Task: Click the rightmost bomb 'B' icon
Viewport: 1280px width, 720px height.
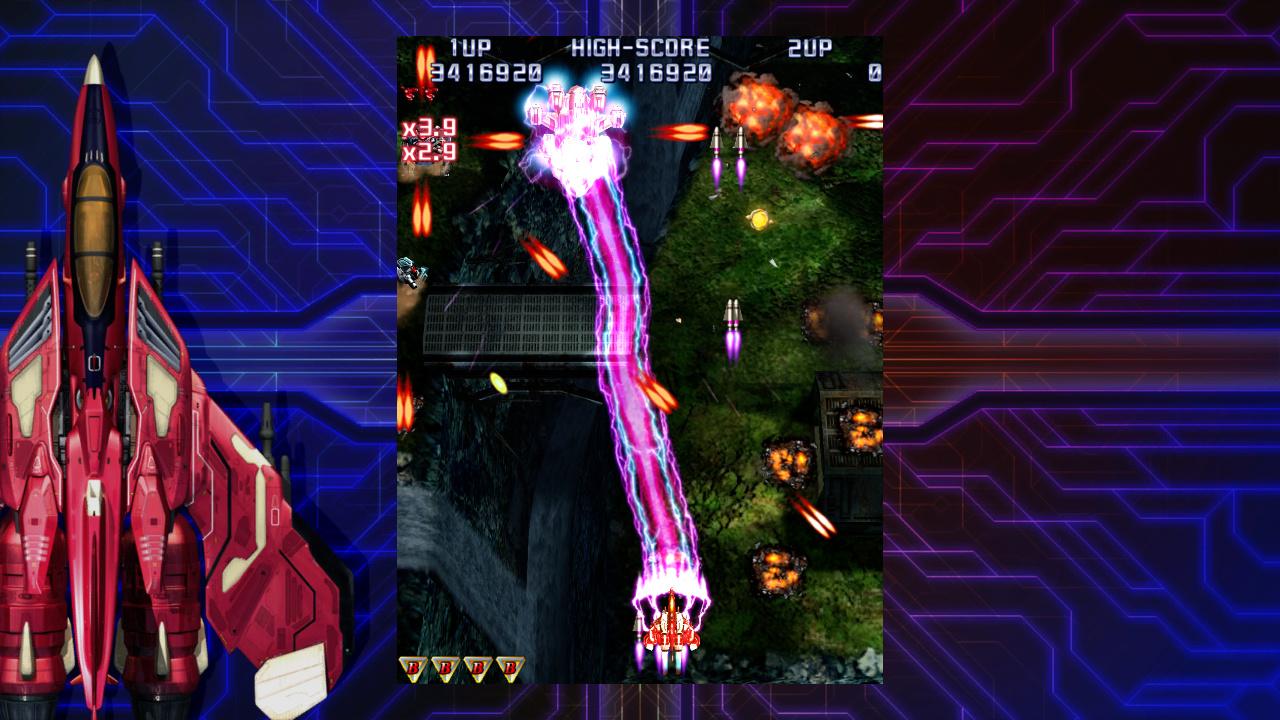Action: point(511,667)
